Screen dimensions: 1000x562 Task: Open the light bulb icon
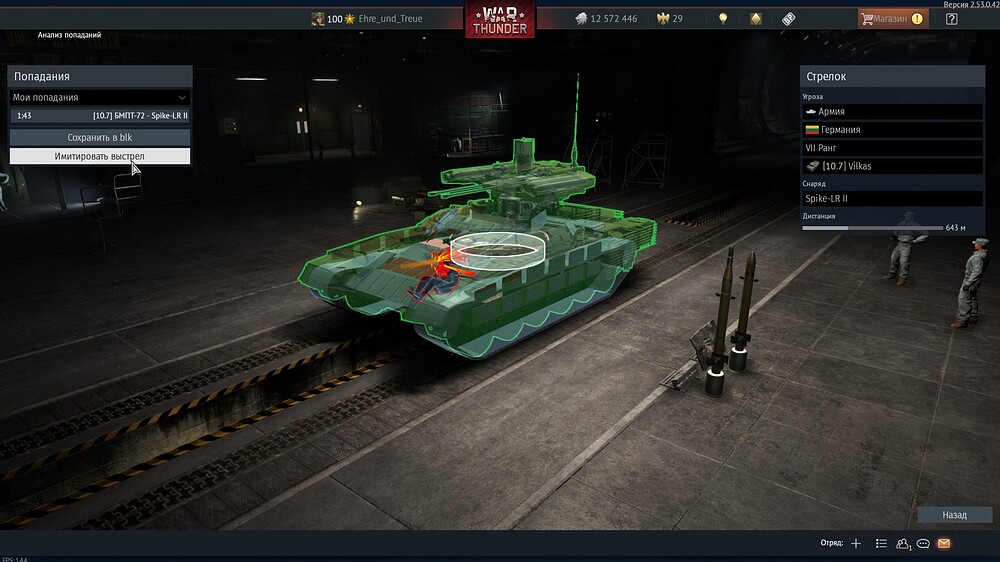[723, 19]
